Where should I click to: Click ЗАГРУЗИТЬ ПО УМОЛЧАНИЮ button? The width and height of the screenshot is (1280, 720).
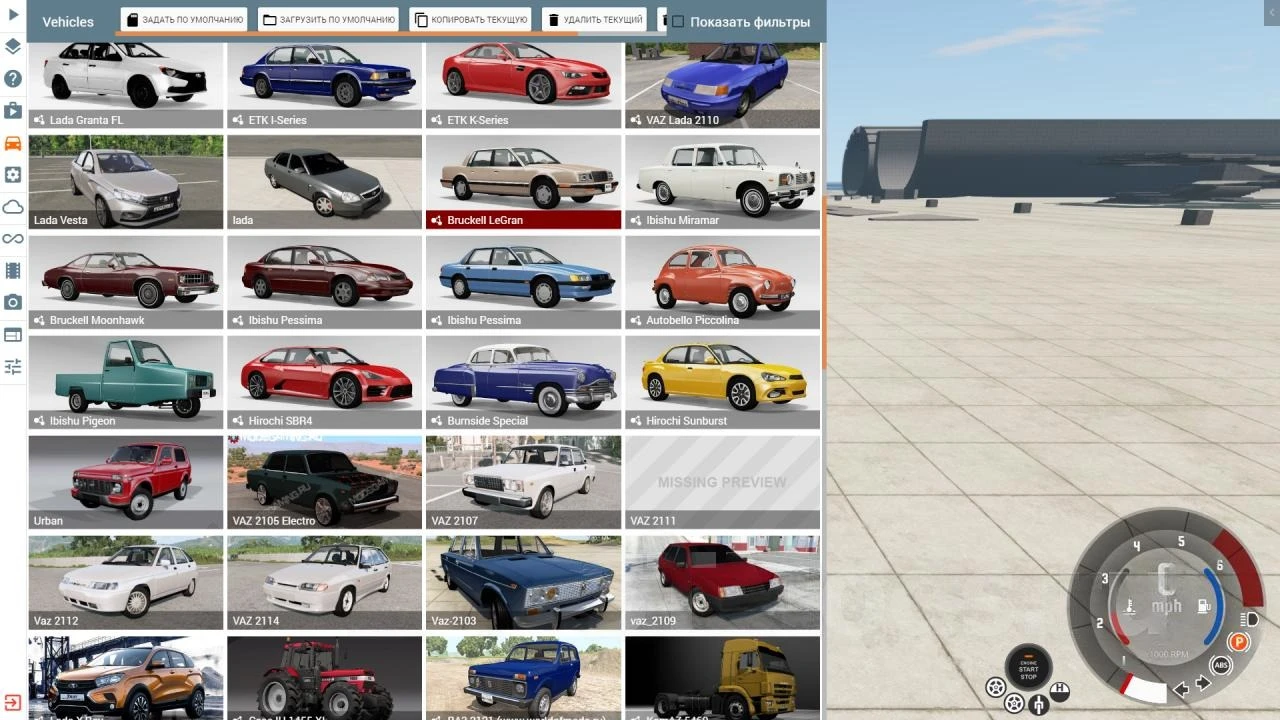[x=329, y=18]
